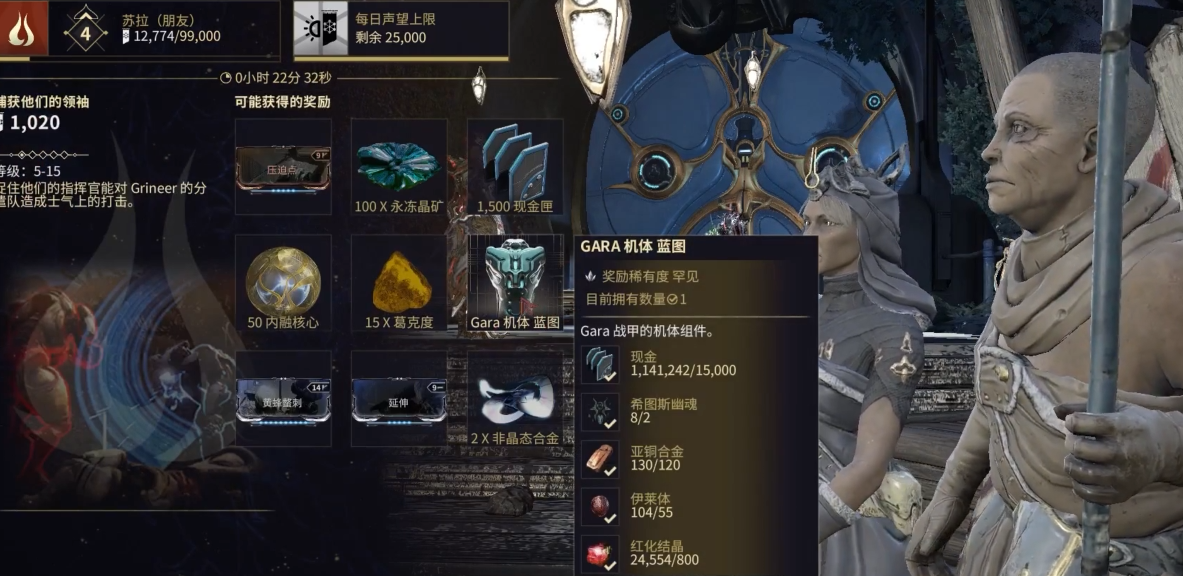Choose the 100 X 永冻晶矿 reward

coord(399,166)
